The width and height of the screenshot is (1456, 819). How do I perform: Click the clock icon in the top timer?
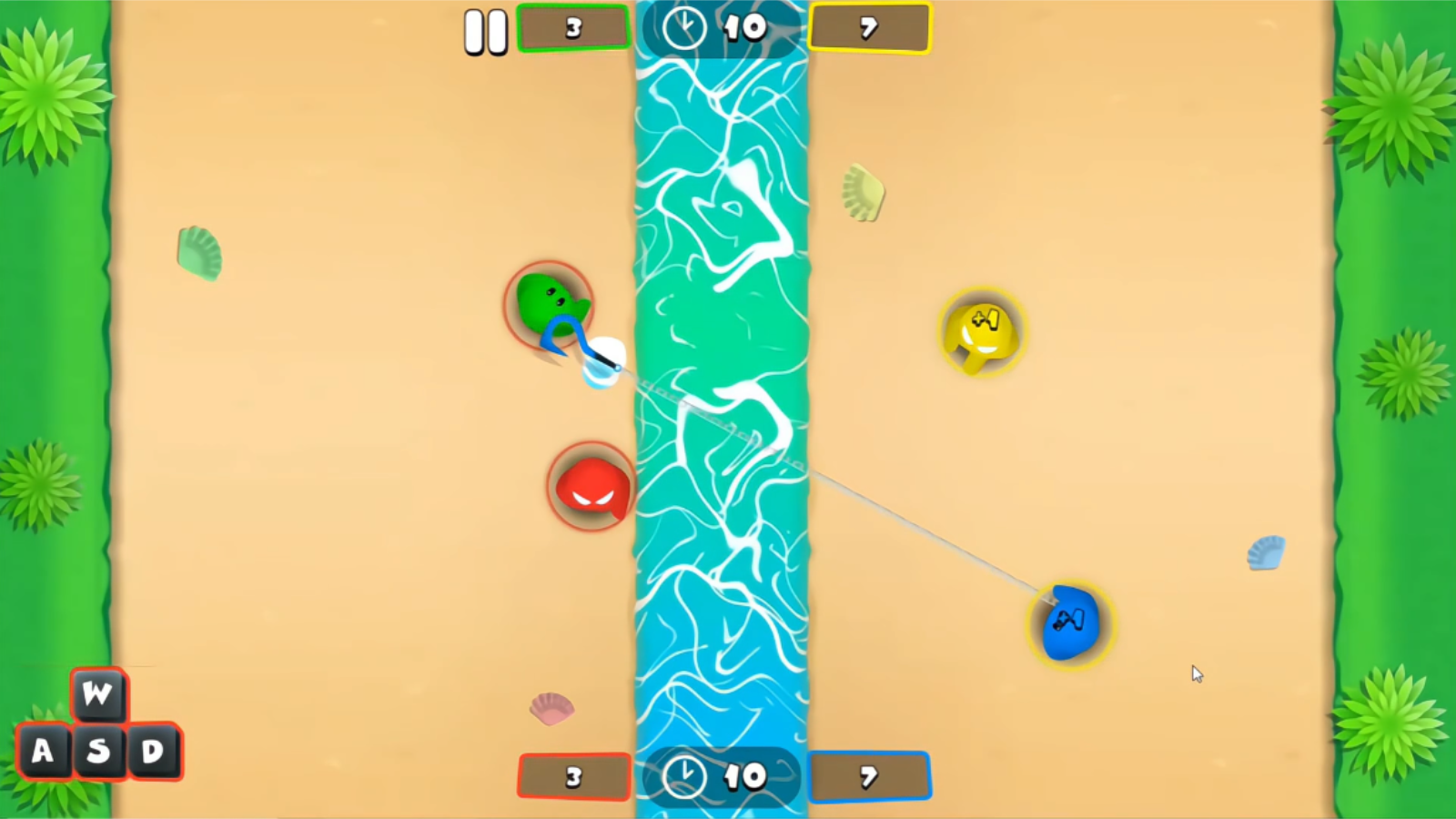687,27
